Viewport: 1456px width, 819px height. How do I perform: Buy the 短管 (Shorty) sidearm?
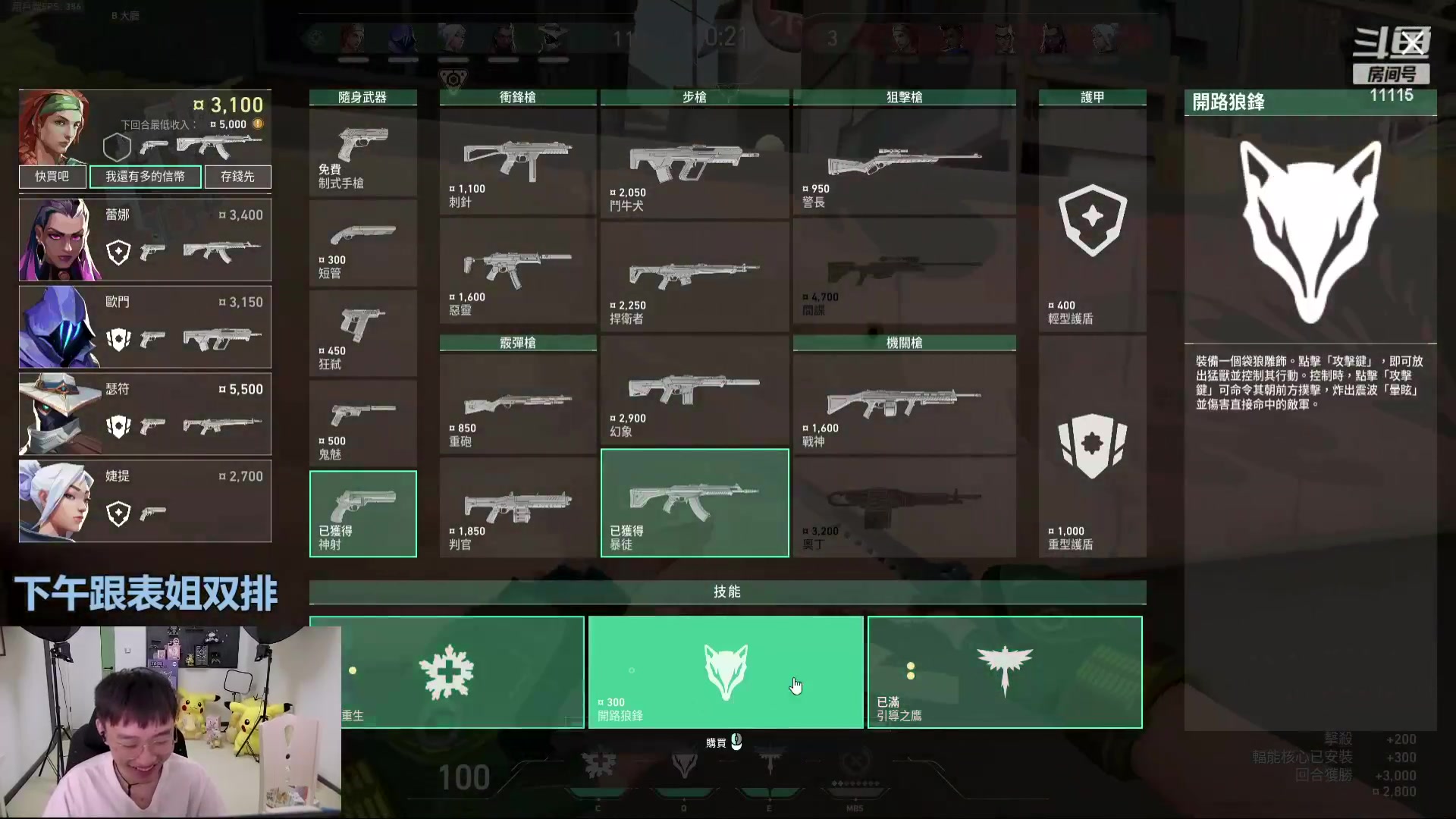(362, 243)
